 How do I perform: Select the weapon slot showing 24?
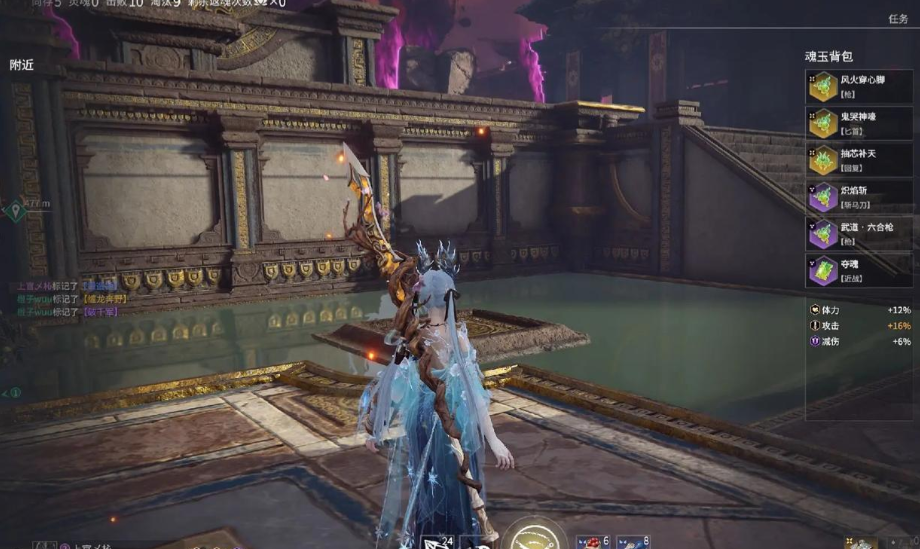[437, 541]
